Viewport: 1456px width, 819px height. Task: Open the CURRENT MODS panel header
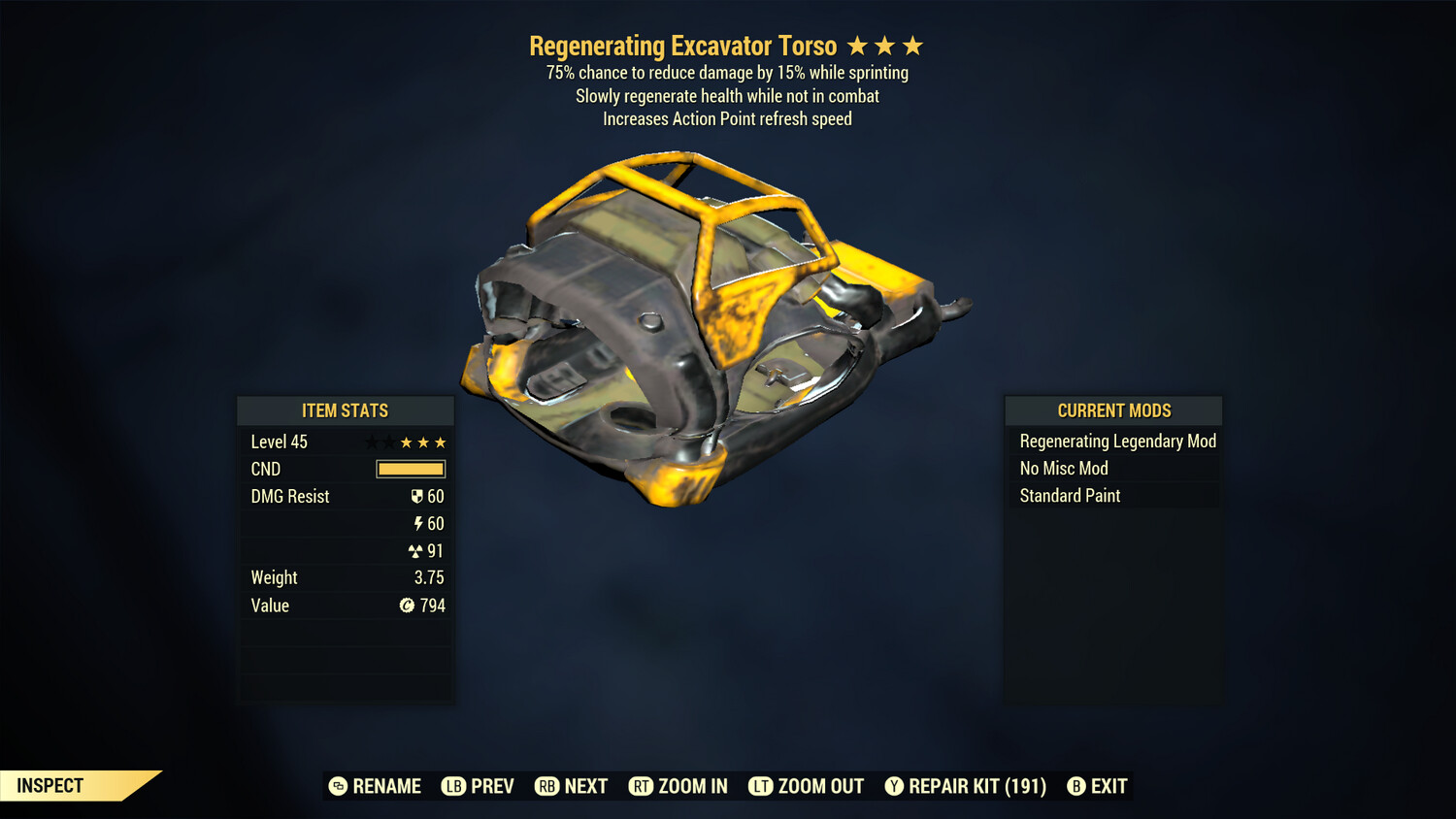click(x=1112, y=409)
